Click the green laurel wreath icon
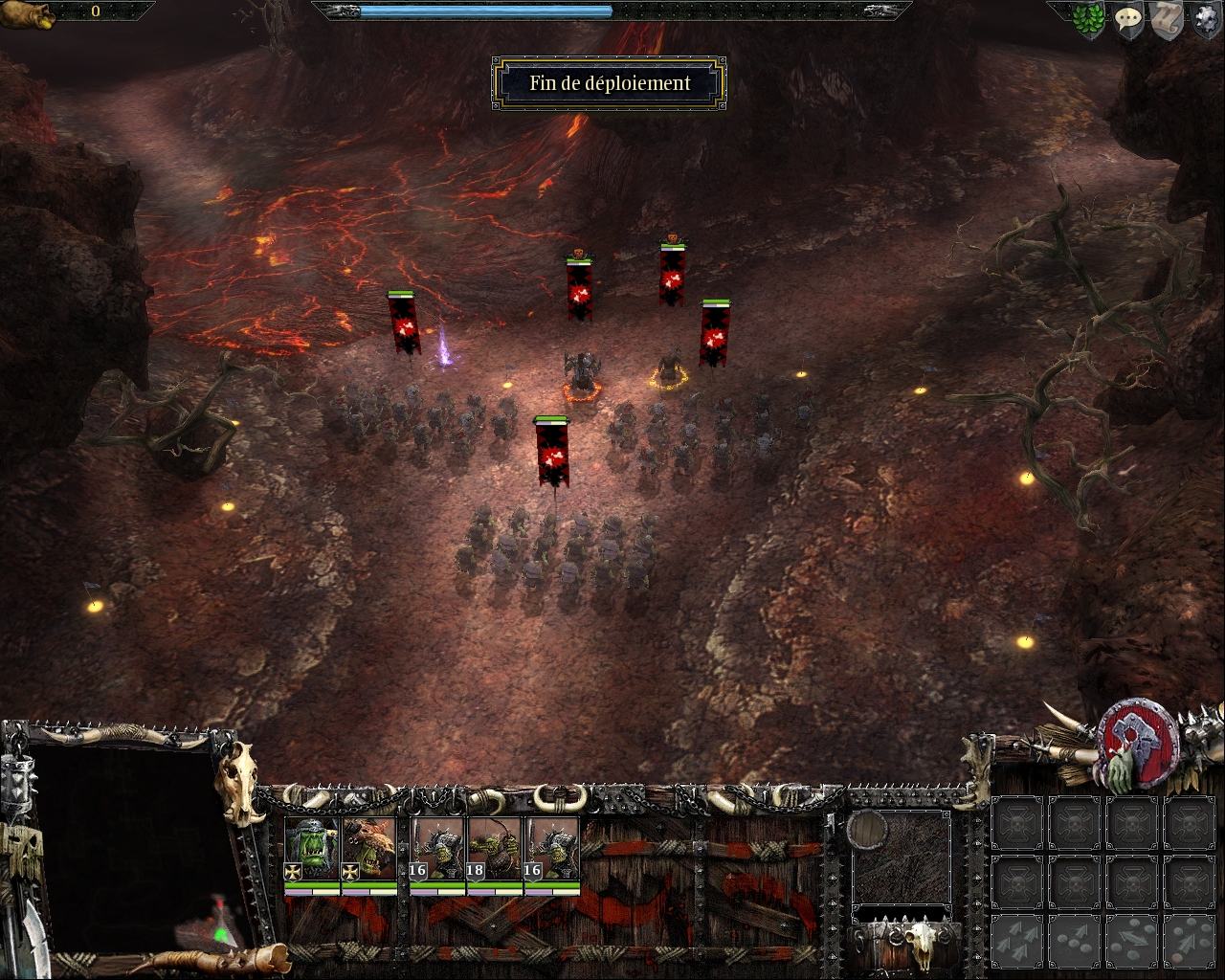The height and width of the screenshot is (980, 1225). pos(1089,21)
